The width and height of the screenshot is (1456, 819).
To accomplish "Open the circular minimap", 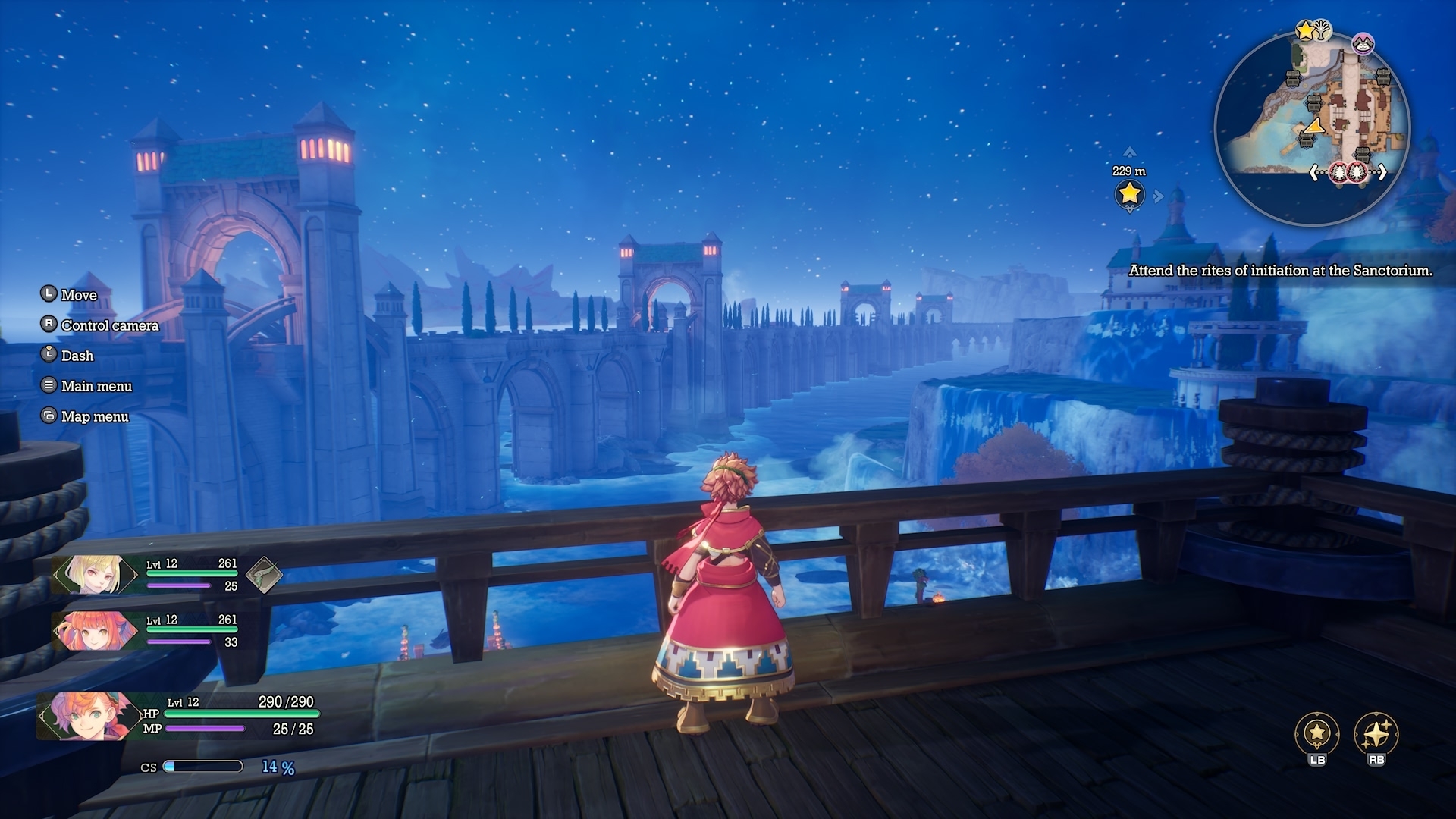I will point(1311,129).
